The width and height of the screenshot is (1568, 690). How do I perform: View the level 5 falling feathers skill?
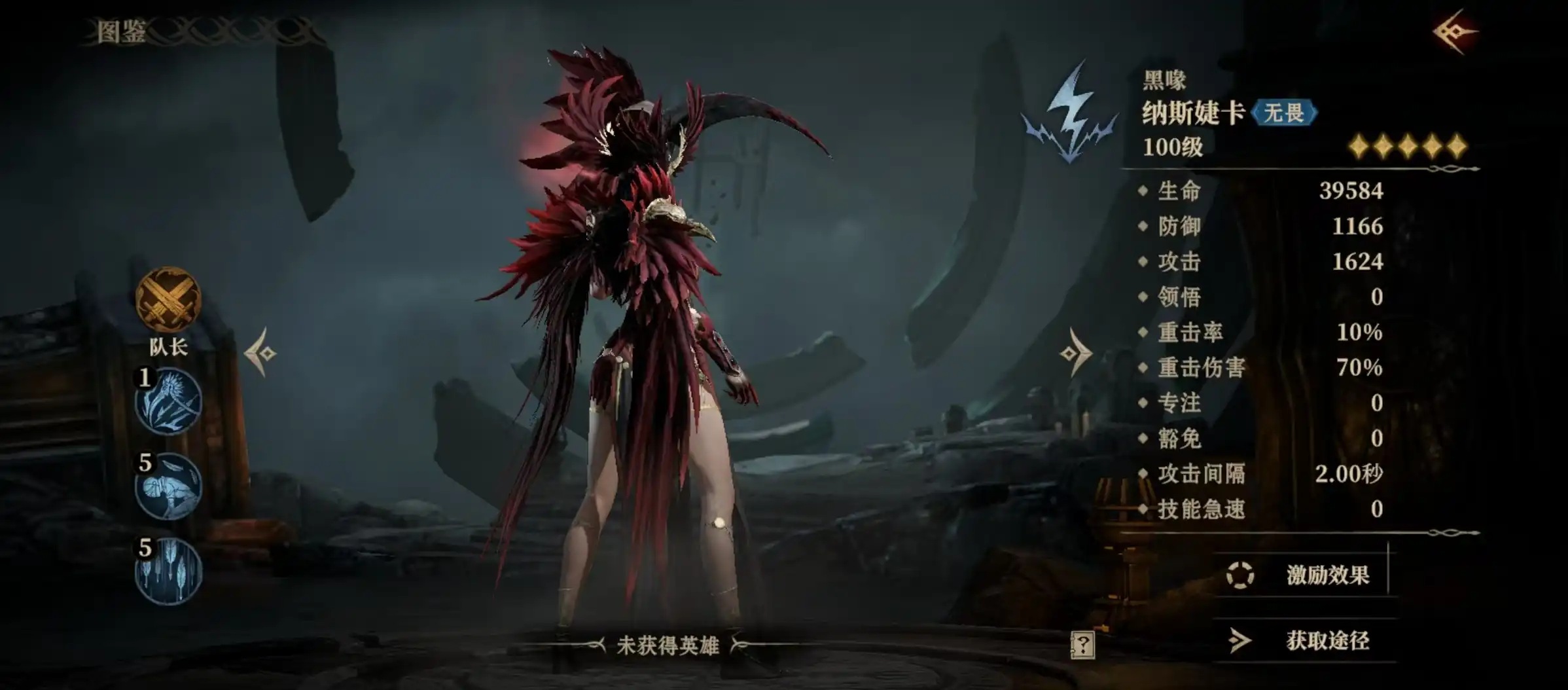169,572
